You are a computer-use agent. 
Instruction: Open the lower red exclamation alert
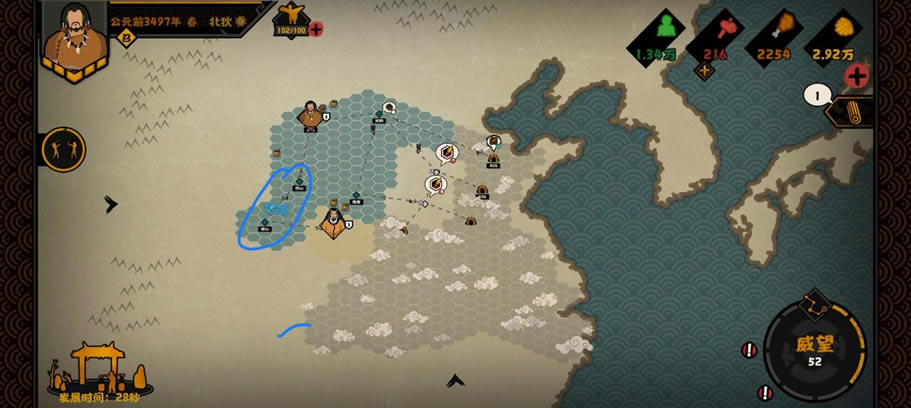coord(765,392)
